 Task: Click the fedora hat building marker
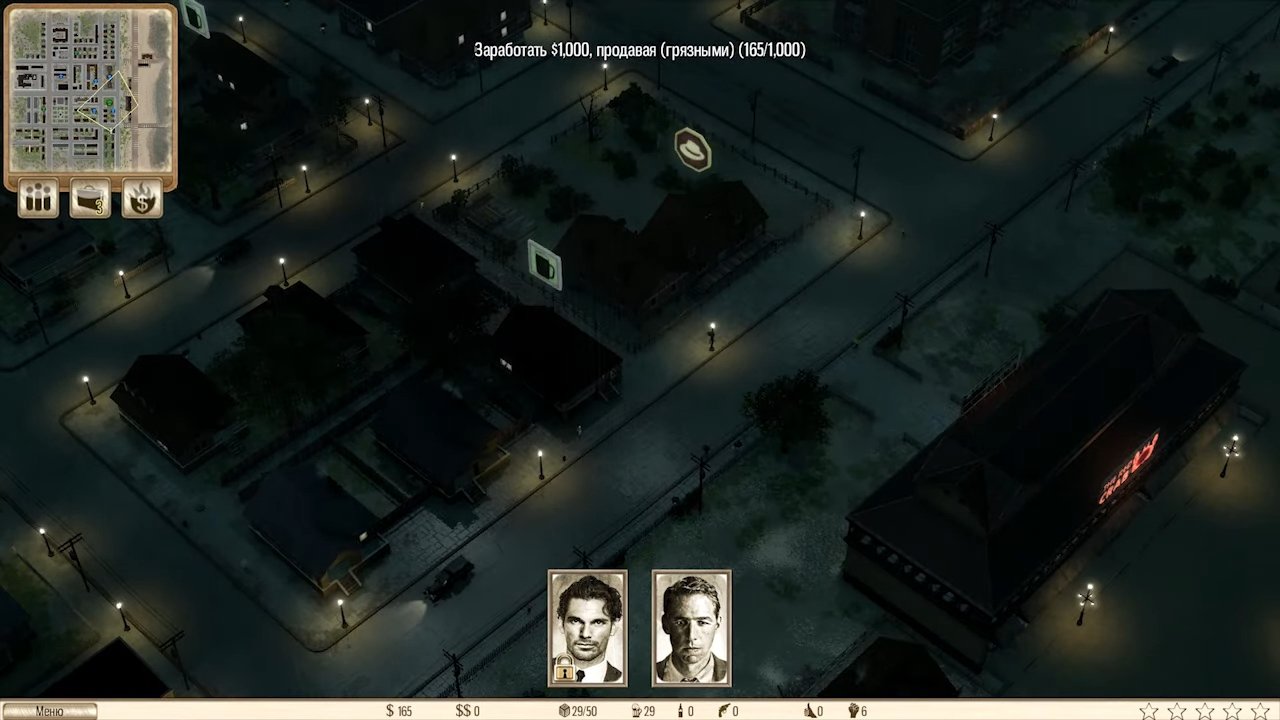point(691,147)
